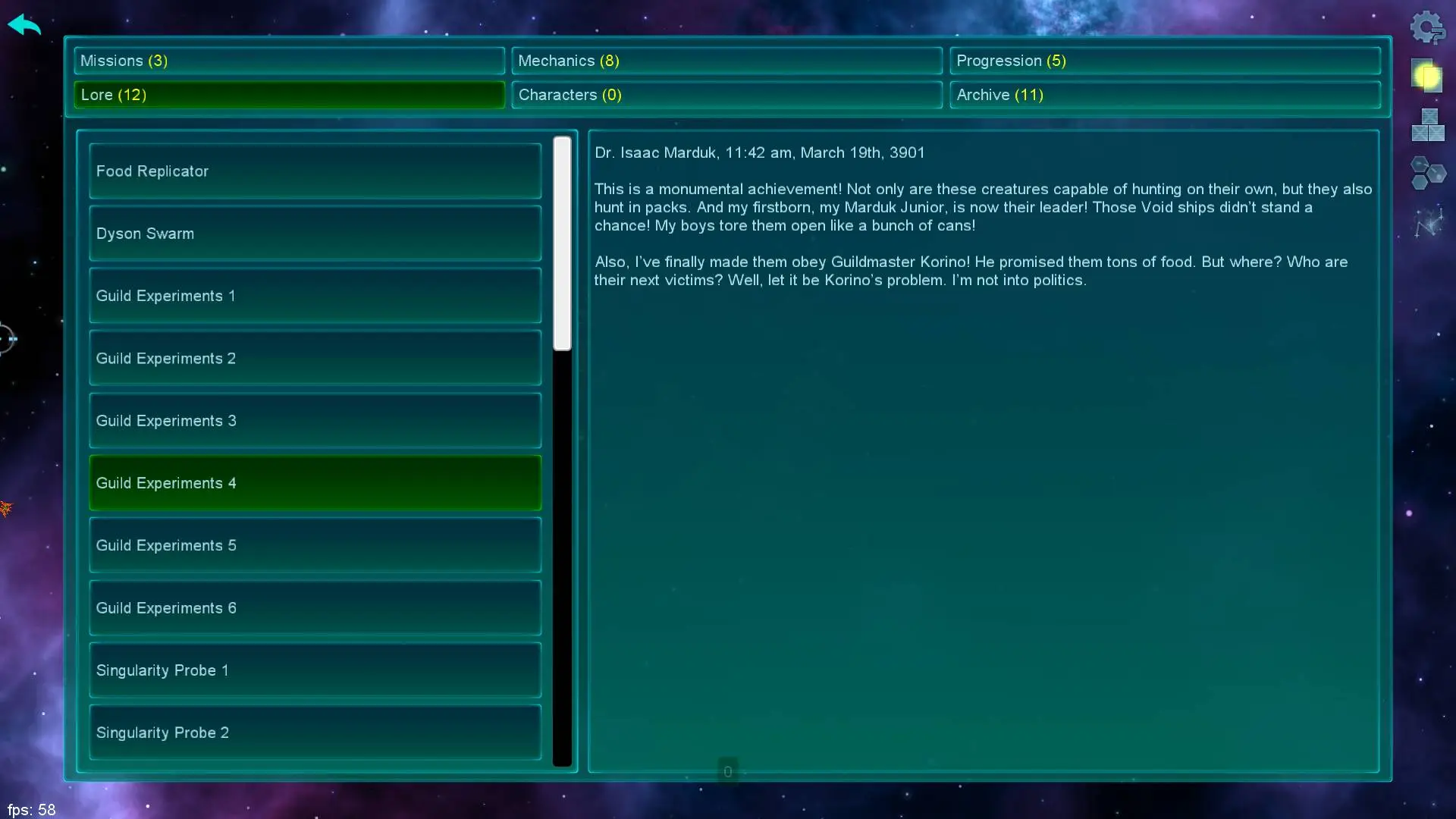
Task: Open the Characters tab
Action: click(x=726, y=95)
